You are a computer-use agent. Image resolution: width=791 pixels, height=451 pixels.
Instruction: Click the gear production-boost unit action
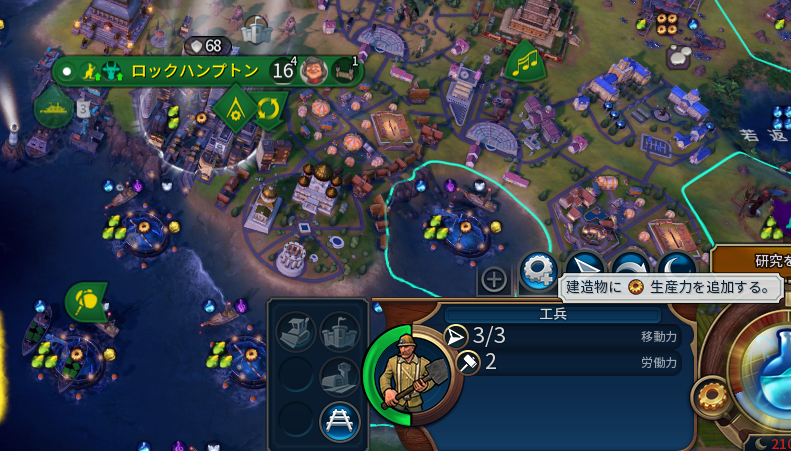[x=538, y=270]
